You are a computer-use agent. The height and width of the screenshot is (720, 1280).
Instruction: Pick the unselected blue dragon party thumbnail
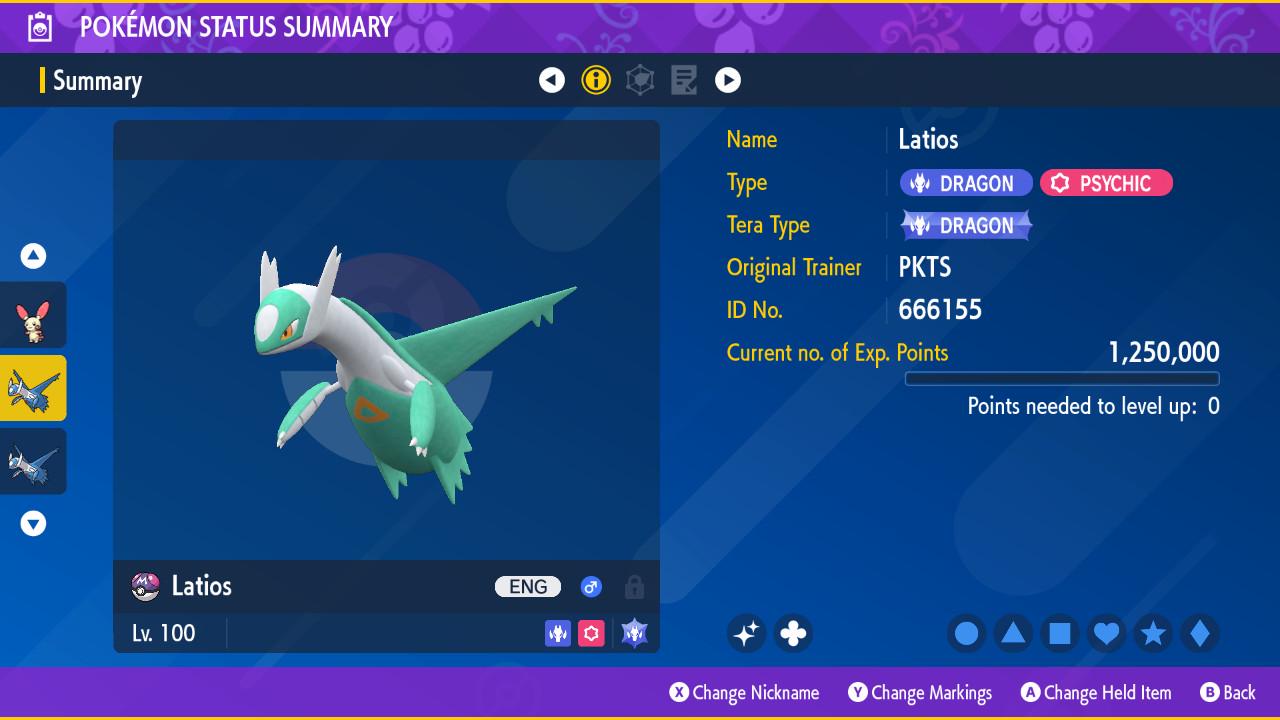click(33, 461)
